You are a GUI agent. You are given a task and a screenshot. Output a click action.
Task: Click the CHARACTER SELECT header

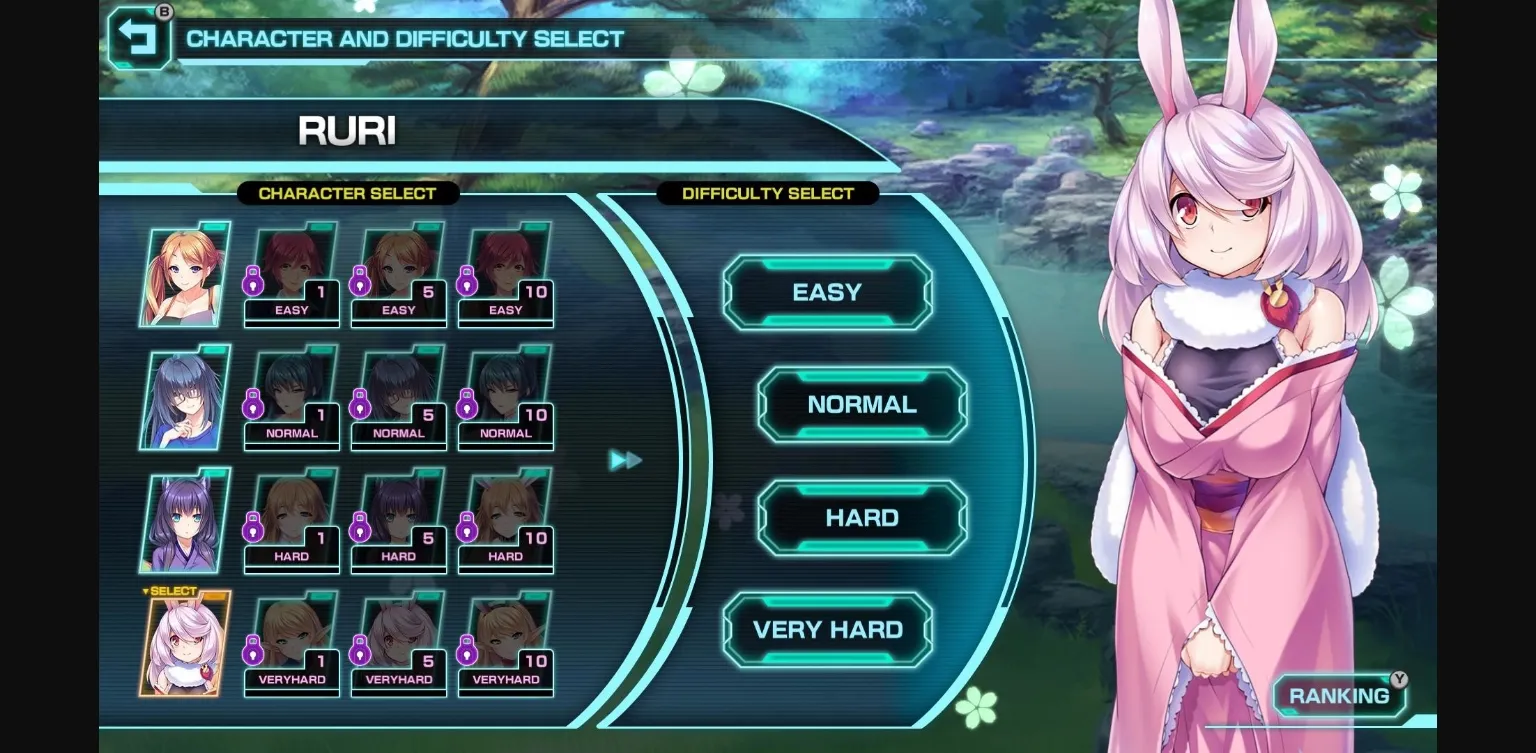346,194
